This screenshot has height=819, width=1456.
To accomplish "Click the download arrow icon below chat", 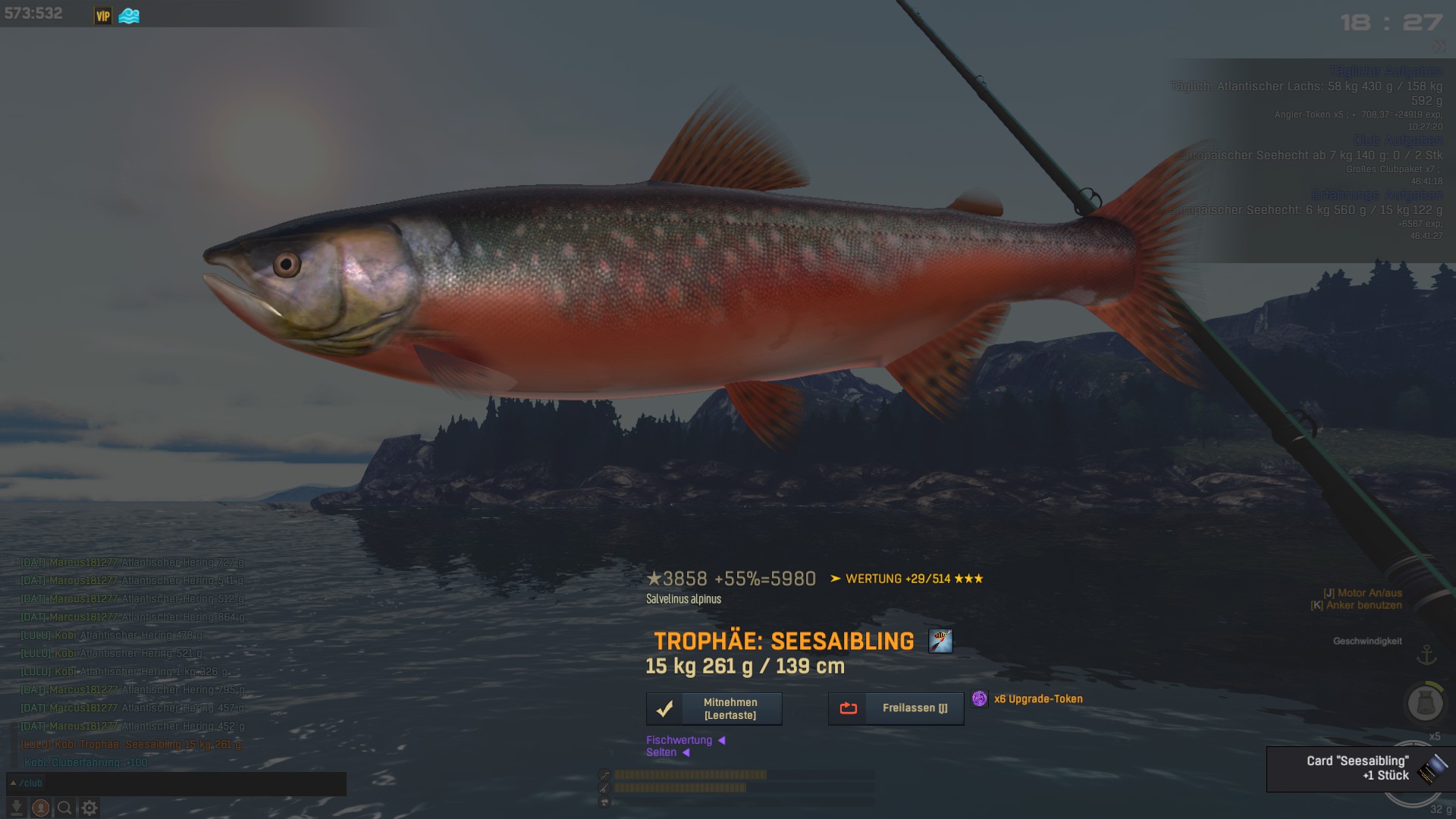I will click(17, 808).
